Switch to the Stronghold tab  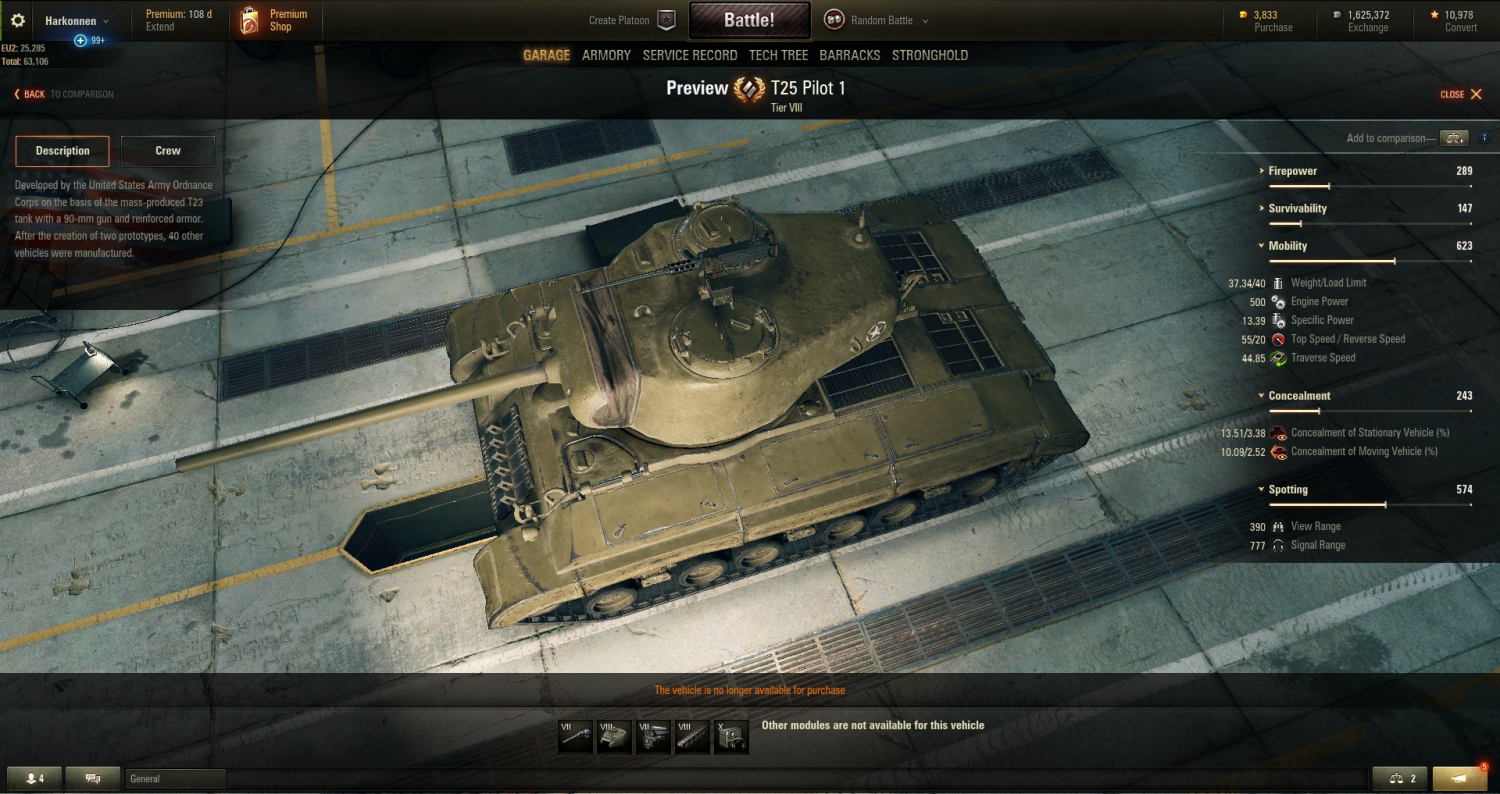point(930,55)
